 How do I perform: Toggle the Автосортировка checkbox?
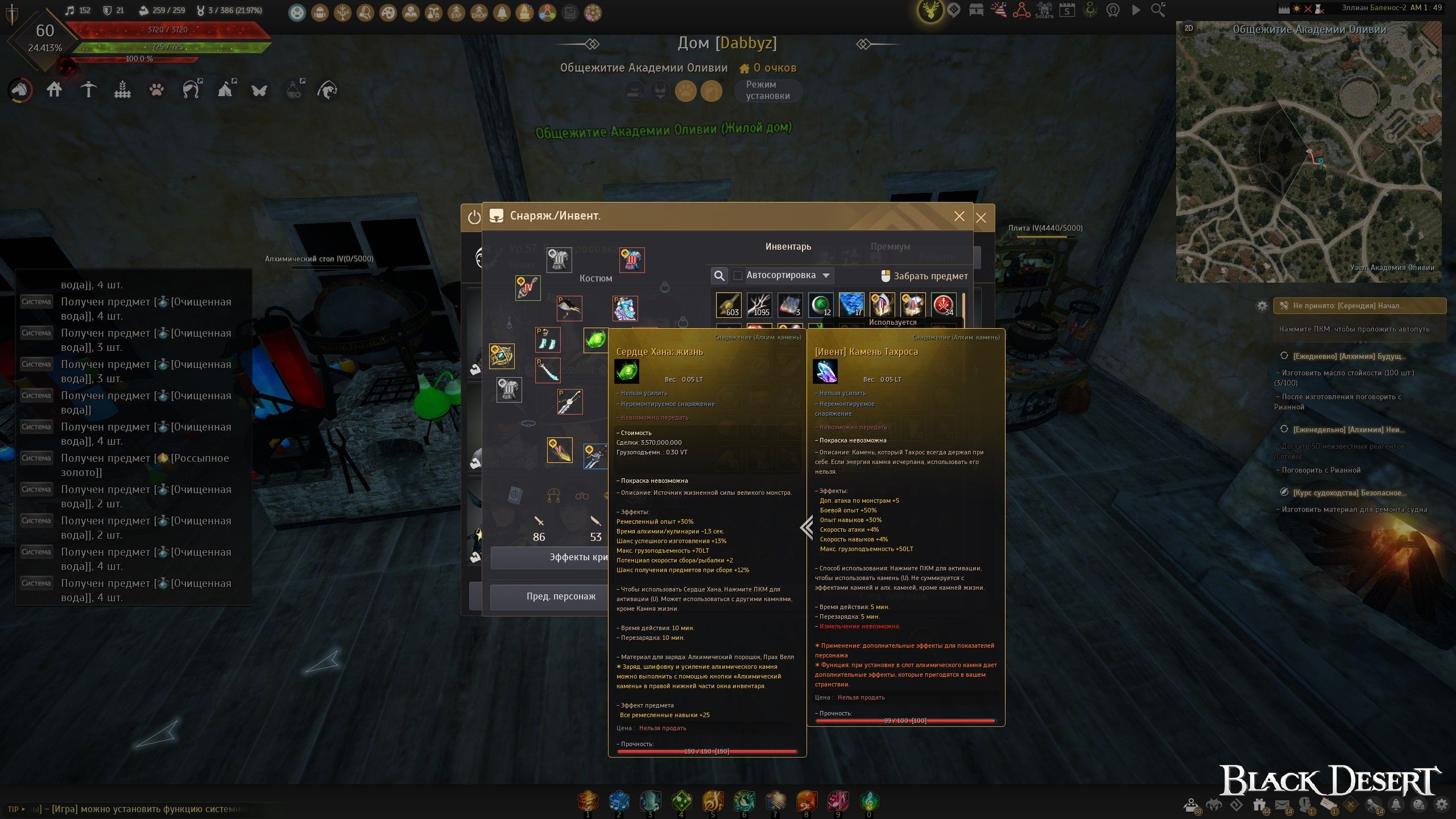pos(738,275)
